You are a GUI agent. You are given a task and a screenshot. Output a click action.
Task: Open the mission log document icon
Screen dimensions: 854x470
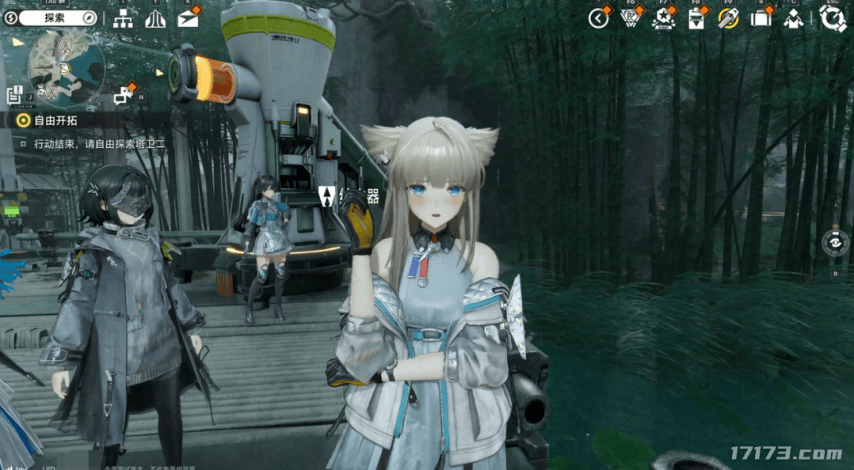tap(15, 95)
